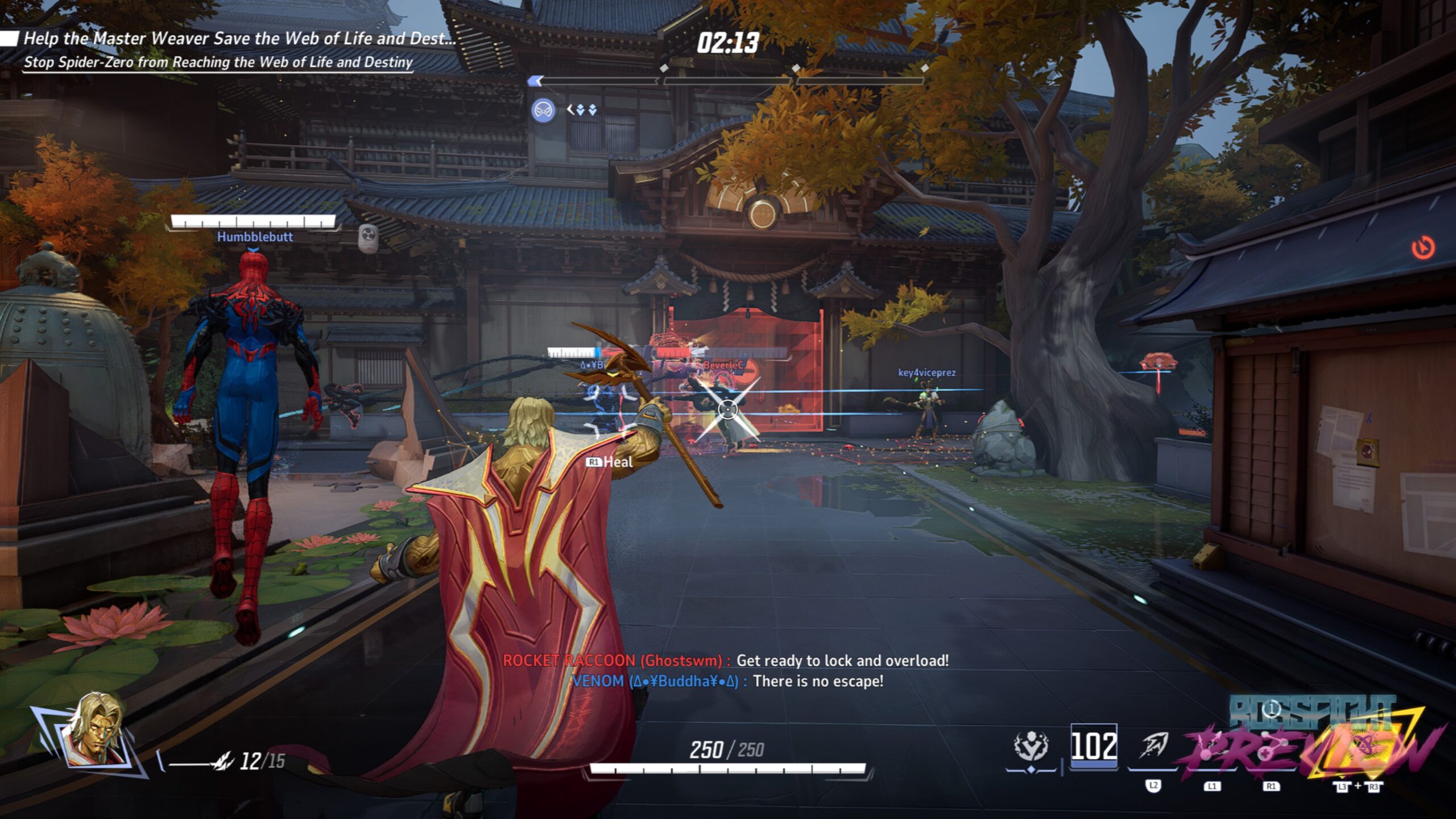
Task: Click the red respawn beacon indicator icon
Action: pos(1423,248)
